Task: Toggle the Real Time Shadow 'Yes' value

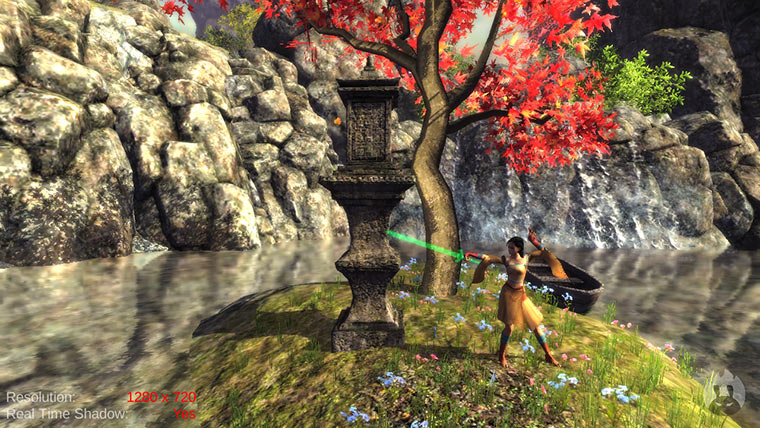Action: [184, 412]
